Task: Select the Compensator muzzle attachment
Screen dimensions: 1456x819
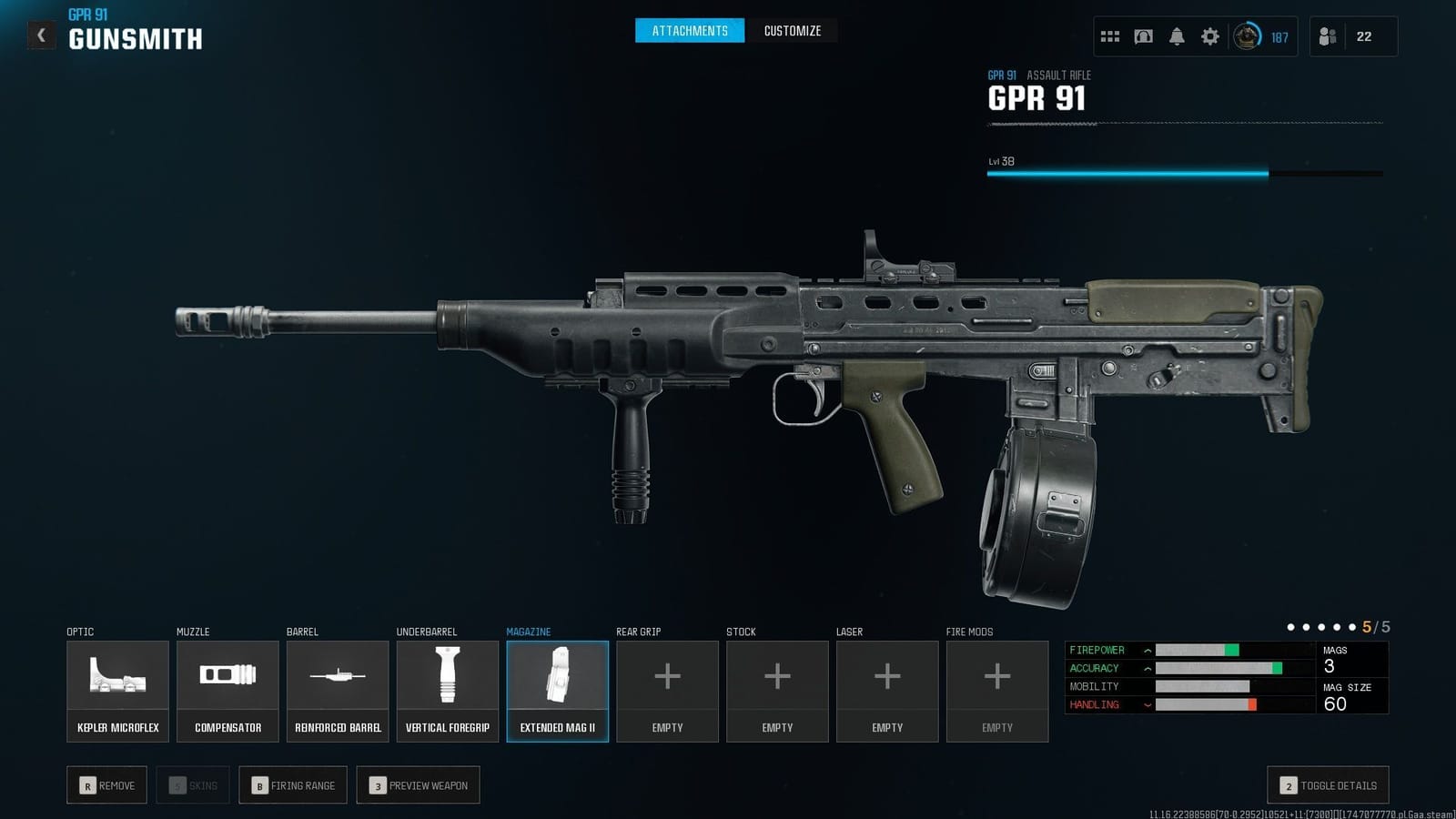Action: [227, 689]
